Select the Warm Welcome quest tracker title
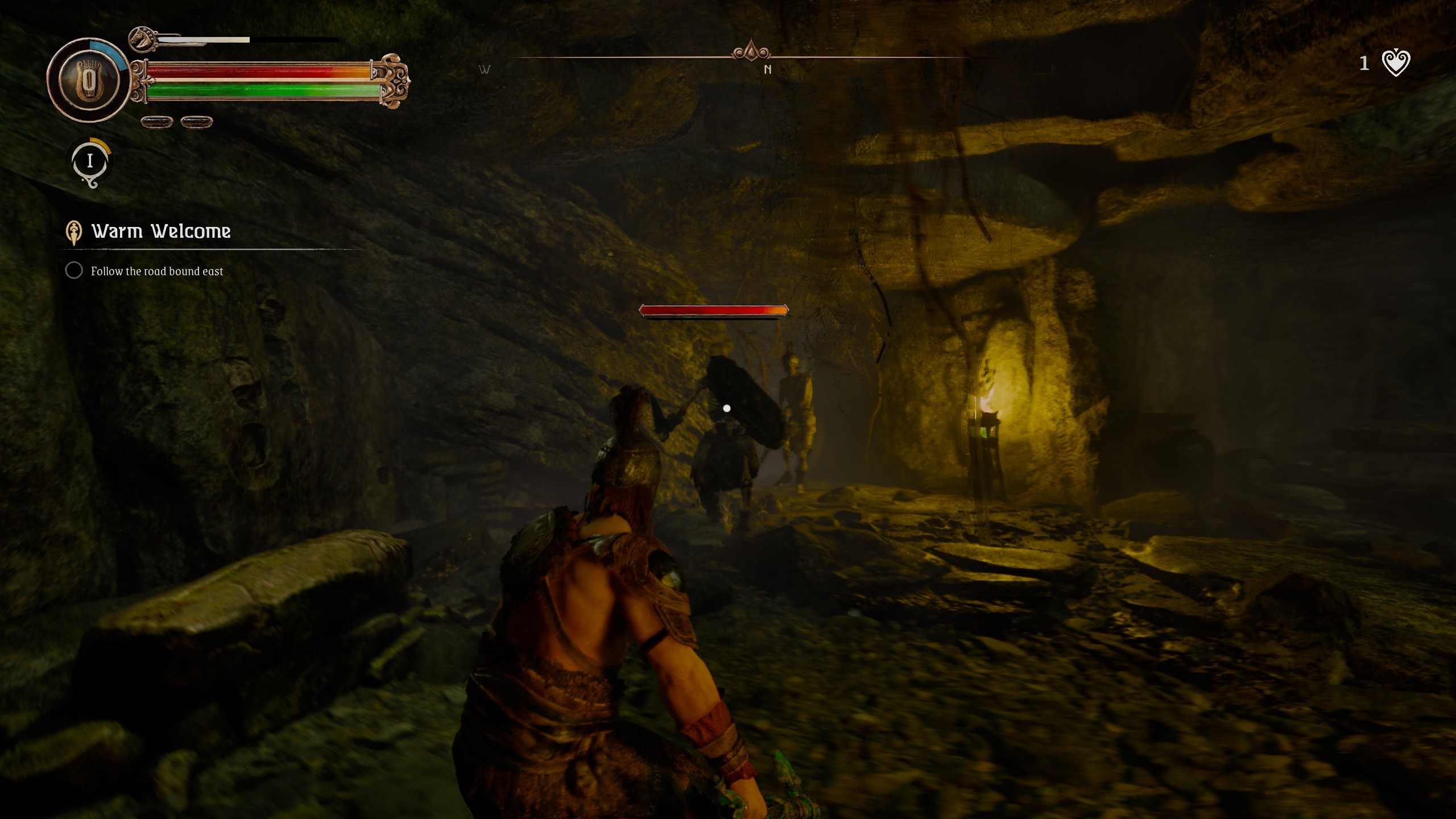The height and width of the screenshot is (819, 1456). tap(161, 231)
